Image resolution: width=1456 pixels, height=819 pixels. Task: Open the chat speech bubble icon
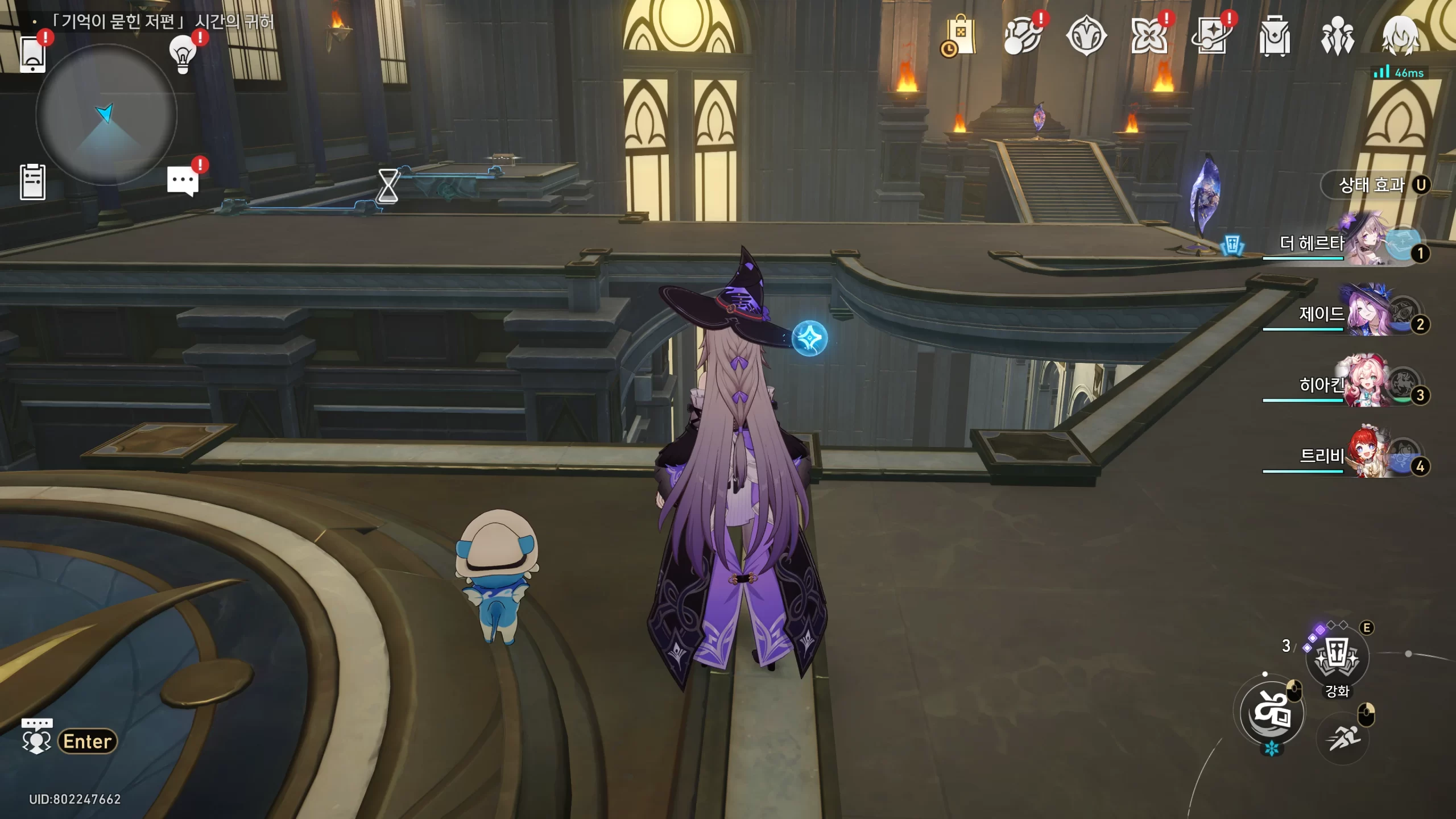[x=183, y=182]
